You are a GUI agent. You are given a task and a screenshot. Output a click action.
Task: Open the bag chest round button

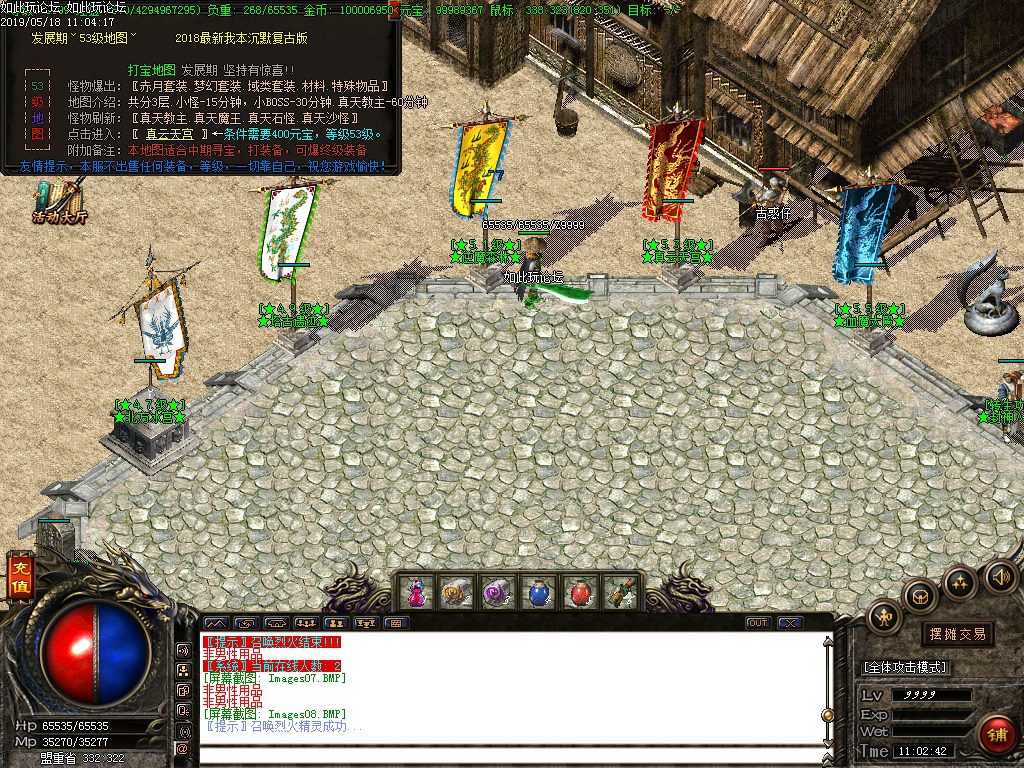click(x=920, y=597)
